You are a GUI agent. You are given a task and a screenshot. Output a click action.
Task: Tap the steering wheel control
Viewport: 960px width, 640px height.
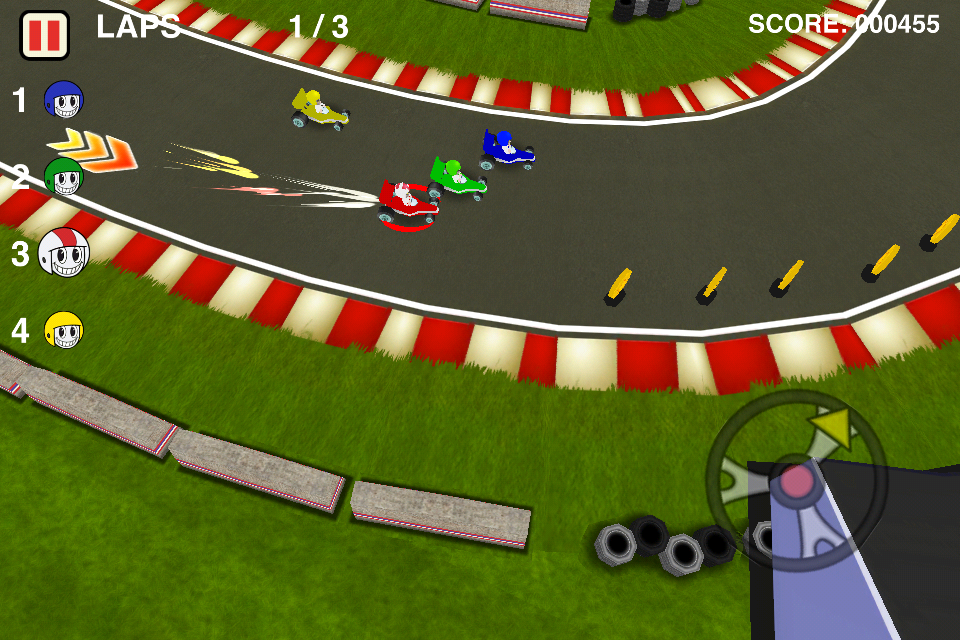[796, 481]
